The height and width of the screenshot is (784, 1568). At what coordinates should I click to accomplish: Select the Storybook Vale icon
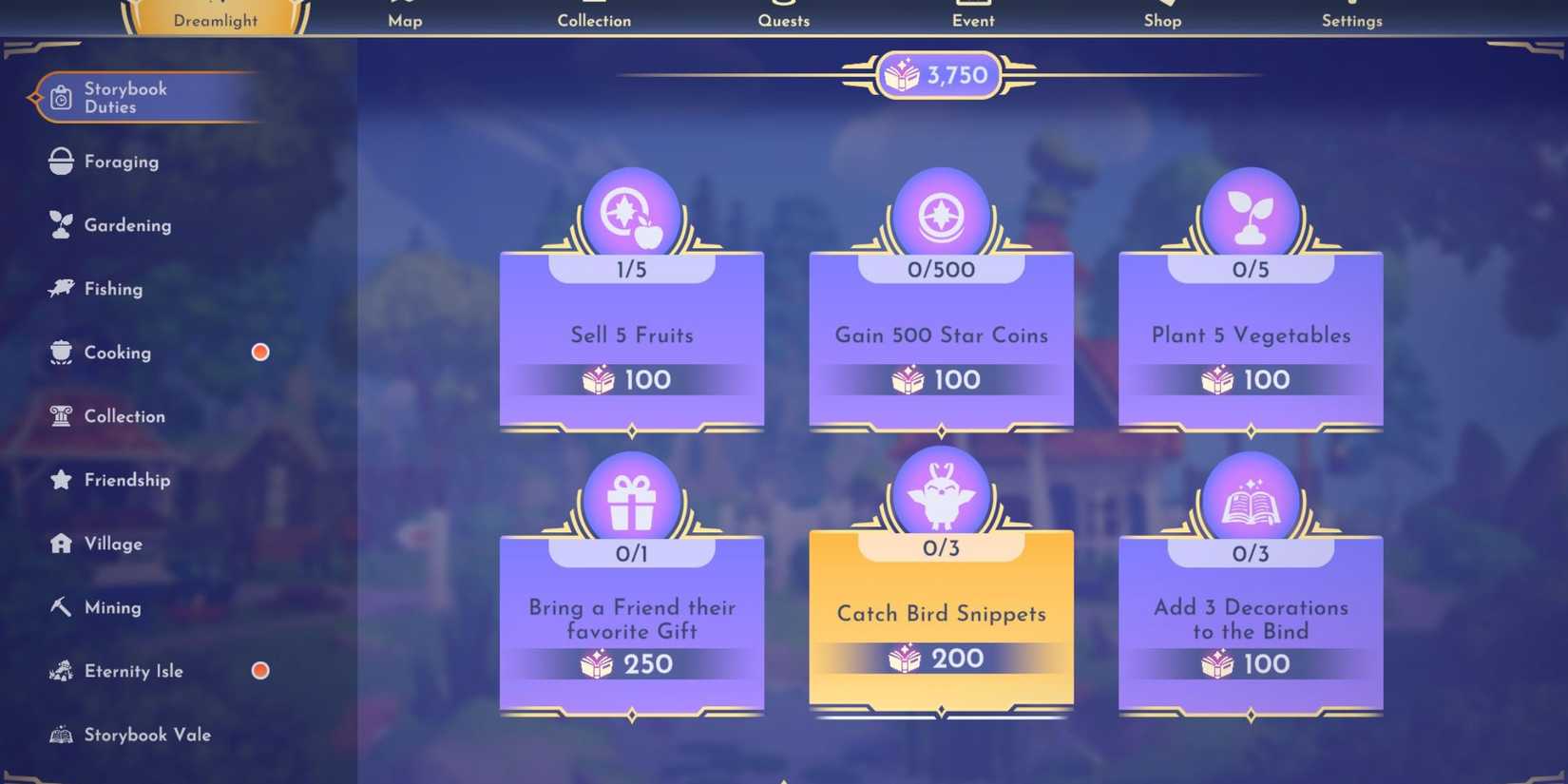60,734
